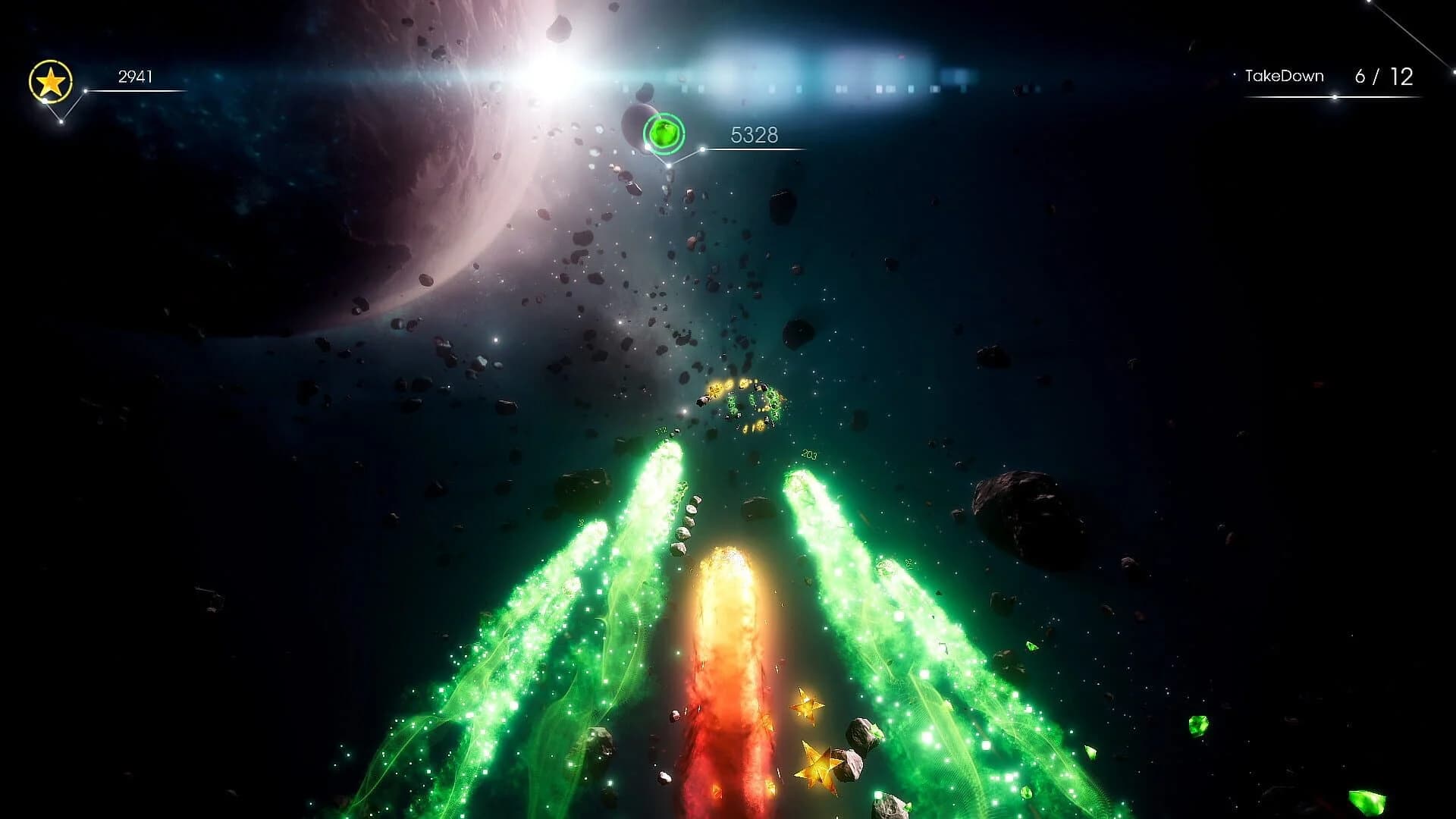
Task: Click the enemy score value 5328
Action: click(754, 136)
